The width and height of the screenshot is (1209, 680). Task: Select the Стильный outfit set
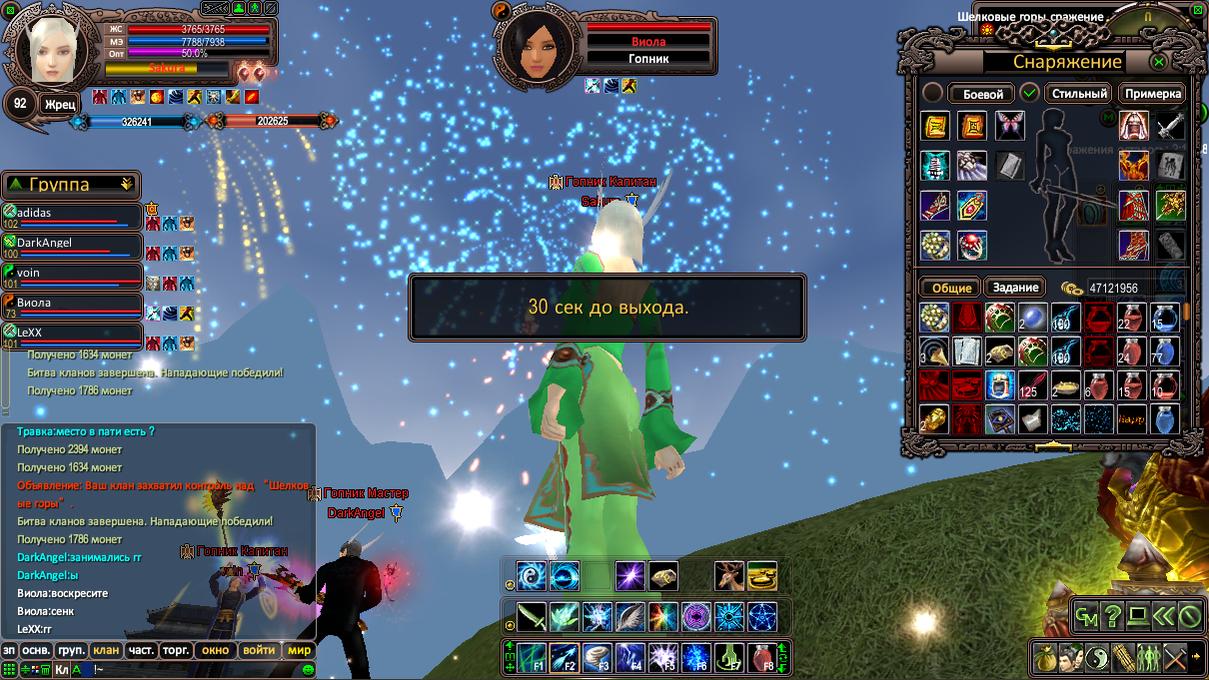1080,93
